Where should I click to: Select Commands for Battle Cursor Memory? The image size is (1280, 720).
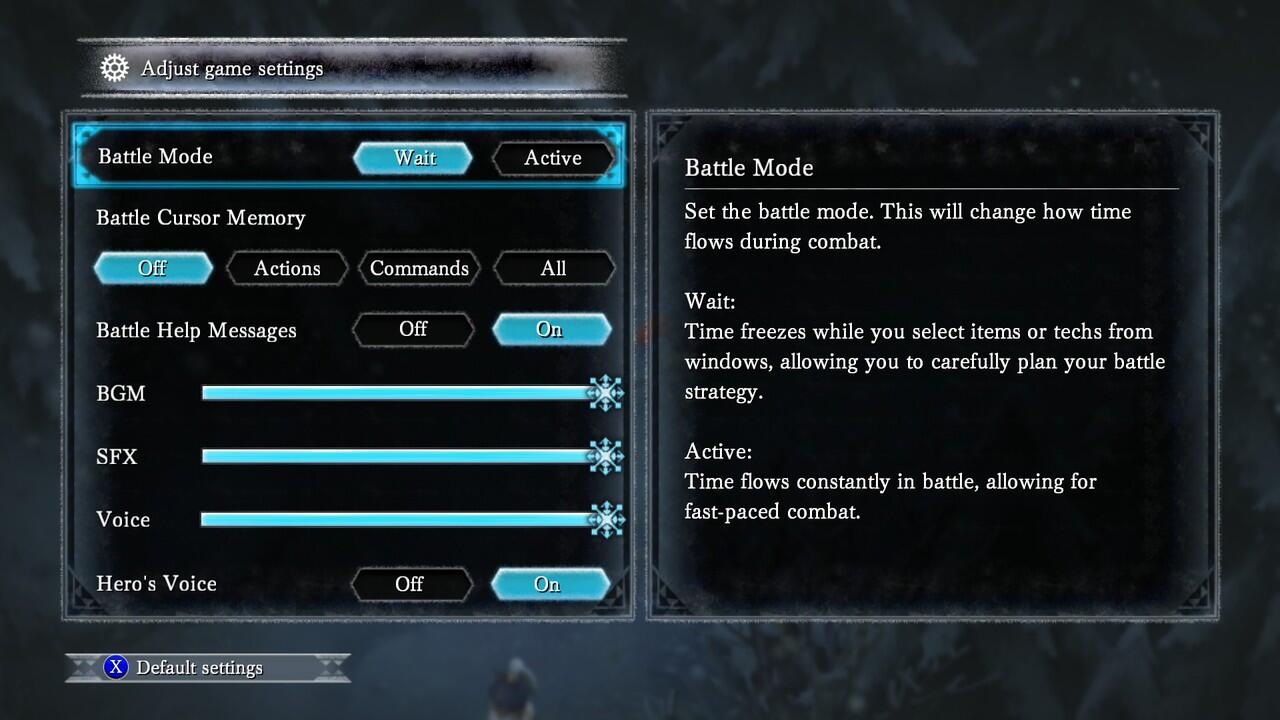(x=419, y=268)
